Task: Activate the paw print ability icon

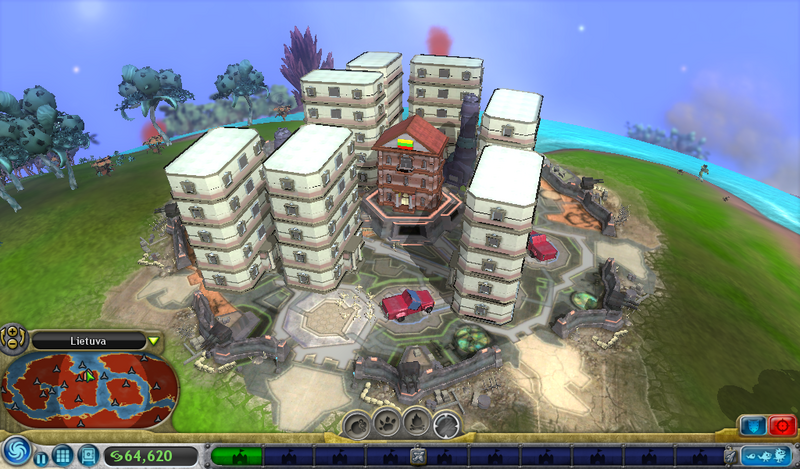Action: point(387,425)
